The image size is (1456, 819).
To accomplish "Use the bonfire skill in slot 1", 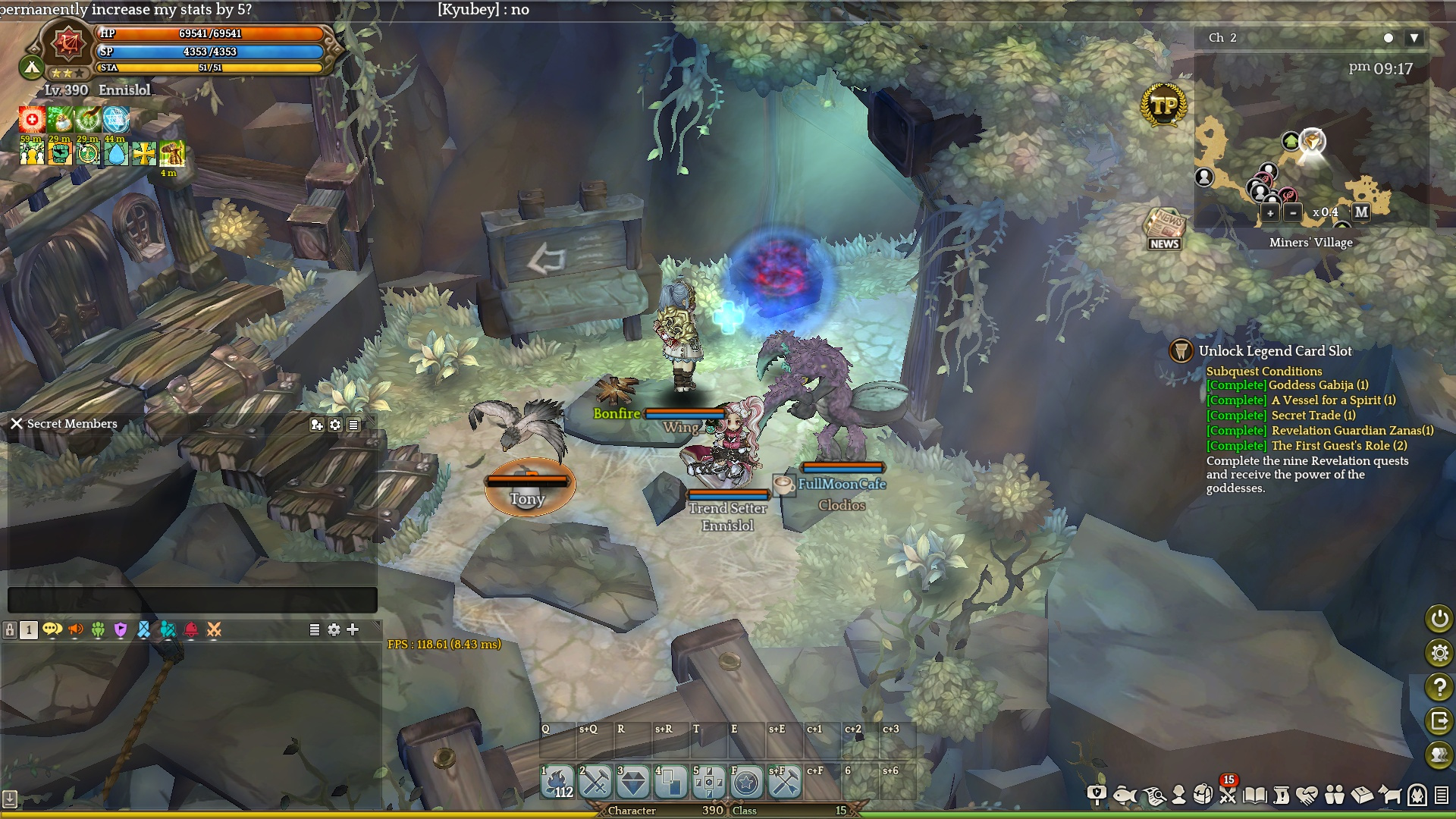I will [x=557, y=783].
